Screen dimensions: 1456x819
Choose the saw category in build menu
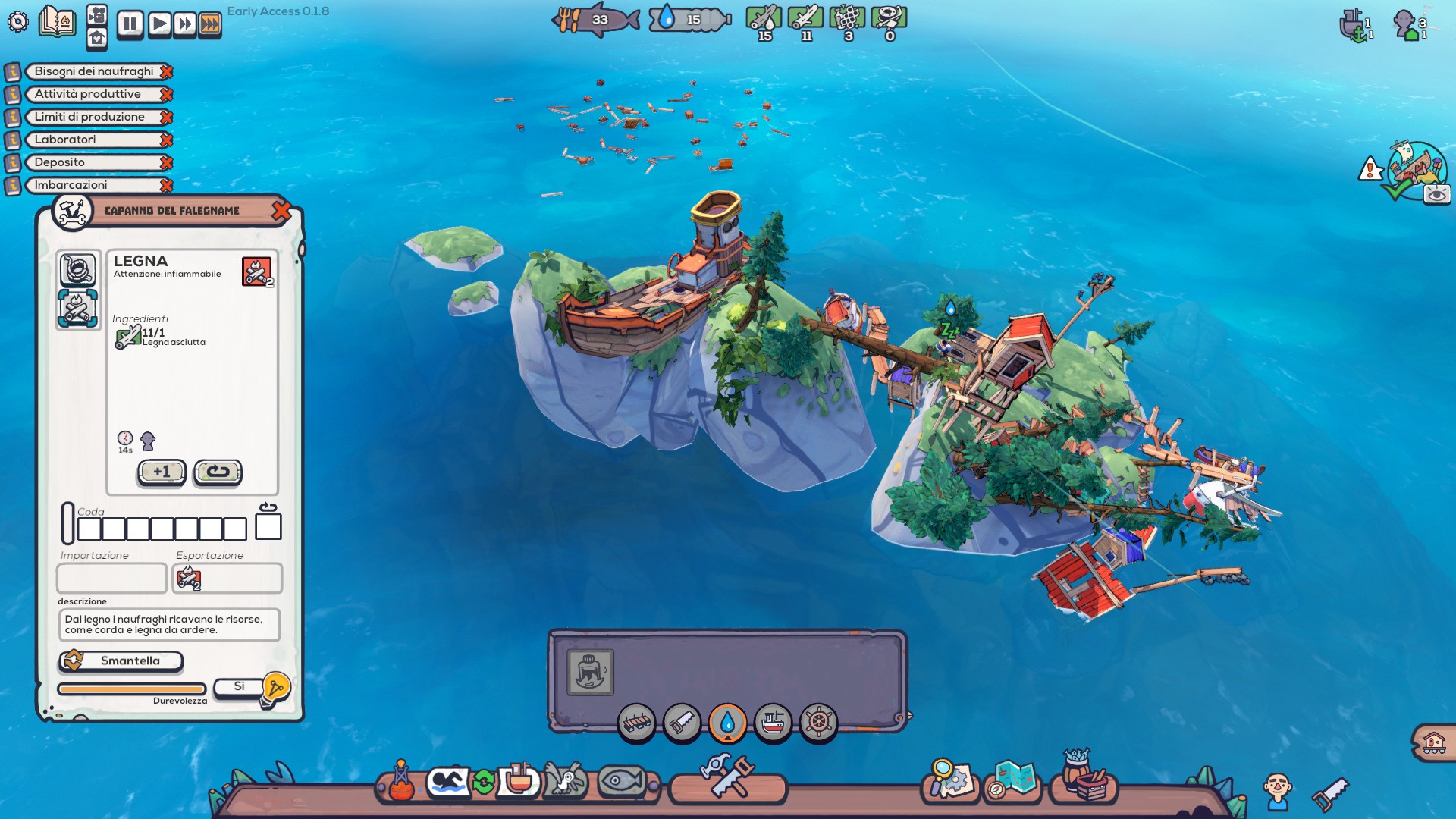click(x=682, y=723)
